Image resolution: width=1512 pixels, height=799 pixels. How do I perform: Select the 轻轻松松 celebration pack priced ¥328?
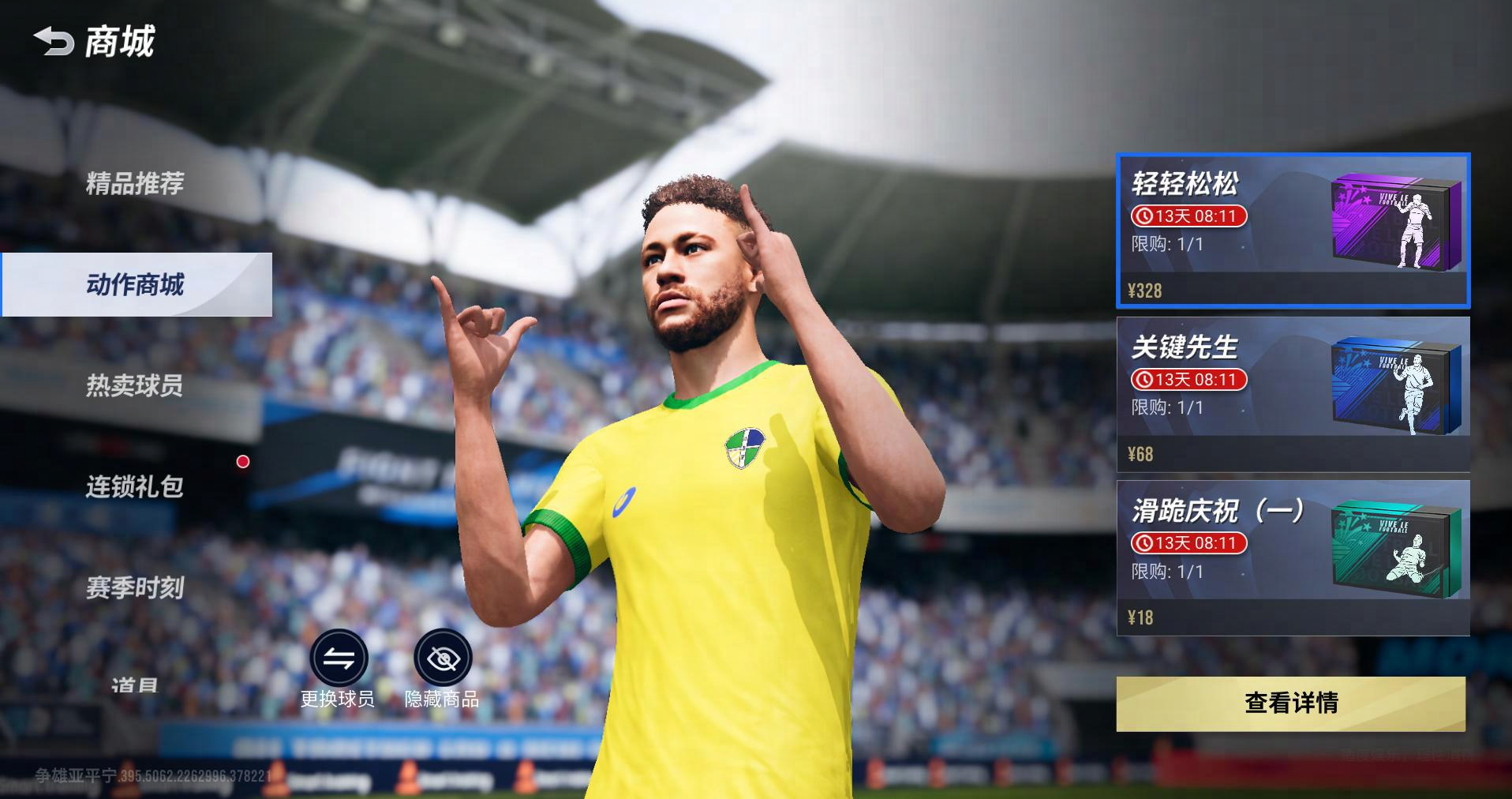pyautogui.click(x=1292, y=230)
